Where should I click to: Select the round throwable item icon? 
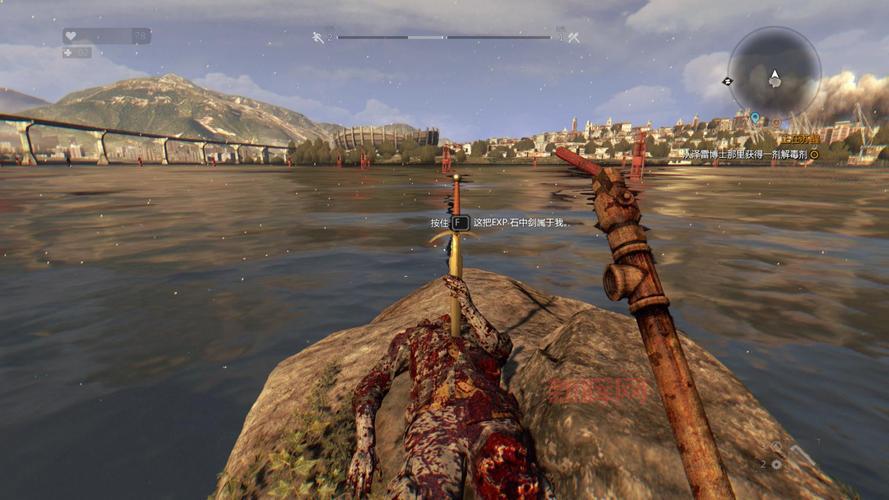[x=776, y=464]
